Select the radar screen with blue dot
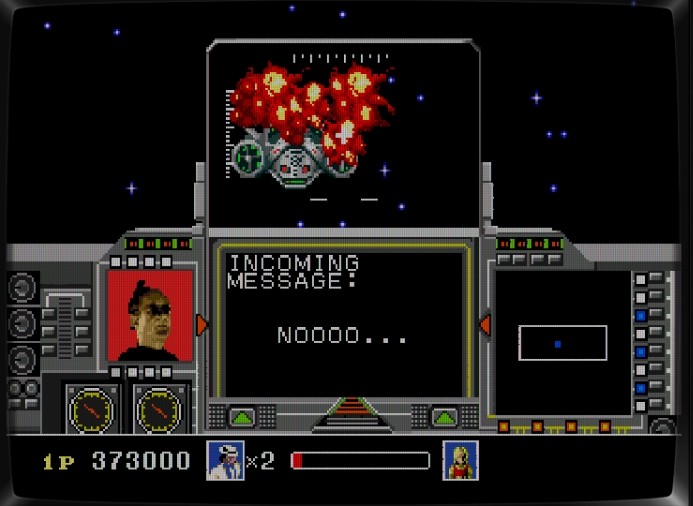 click(x=562, y=343)
